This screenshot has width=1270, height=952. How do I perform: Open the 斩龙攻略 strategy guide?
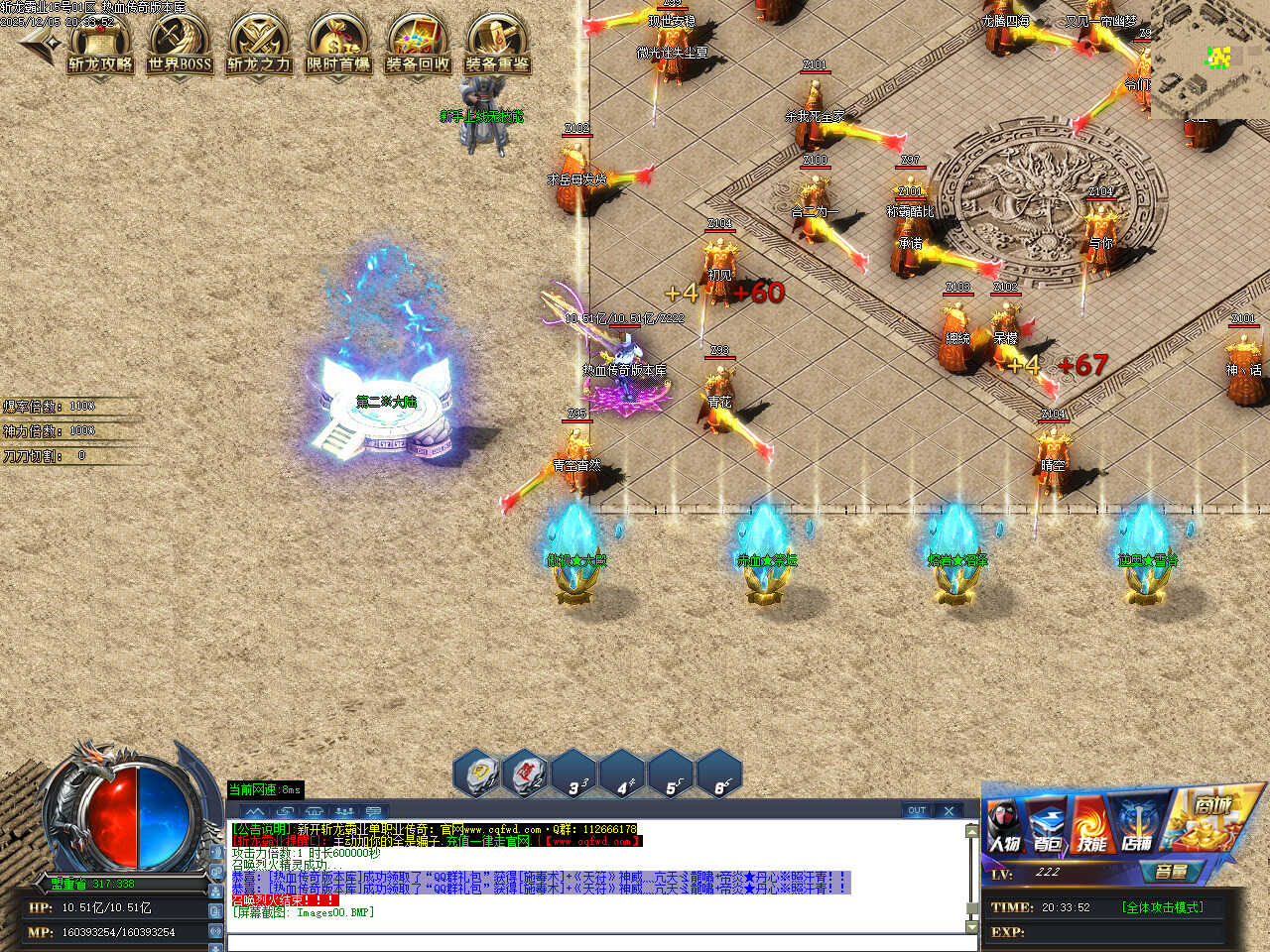(100, 45)
